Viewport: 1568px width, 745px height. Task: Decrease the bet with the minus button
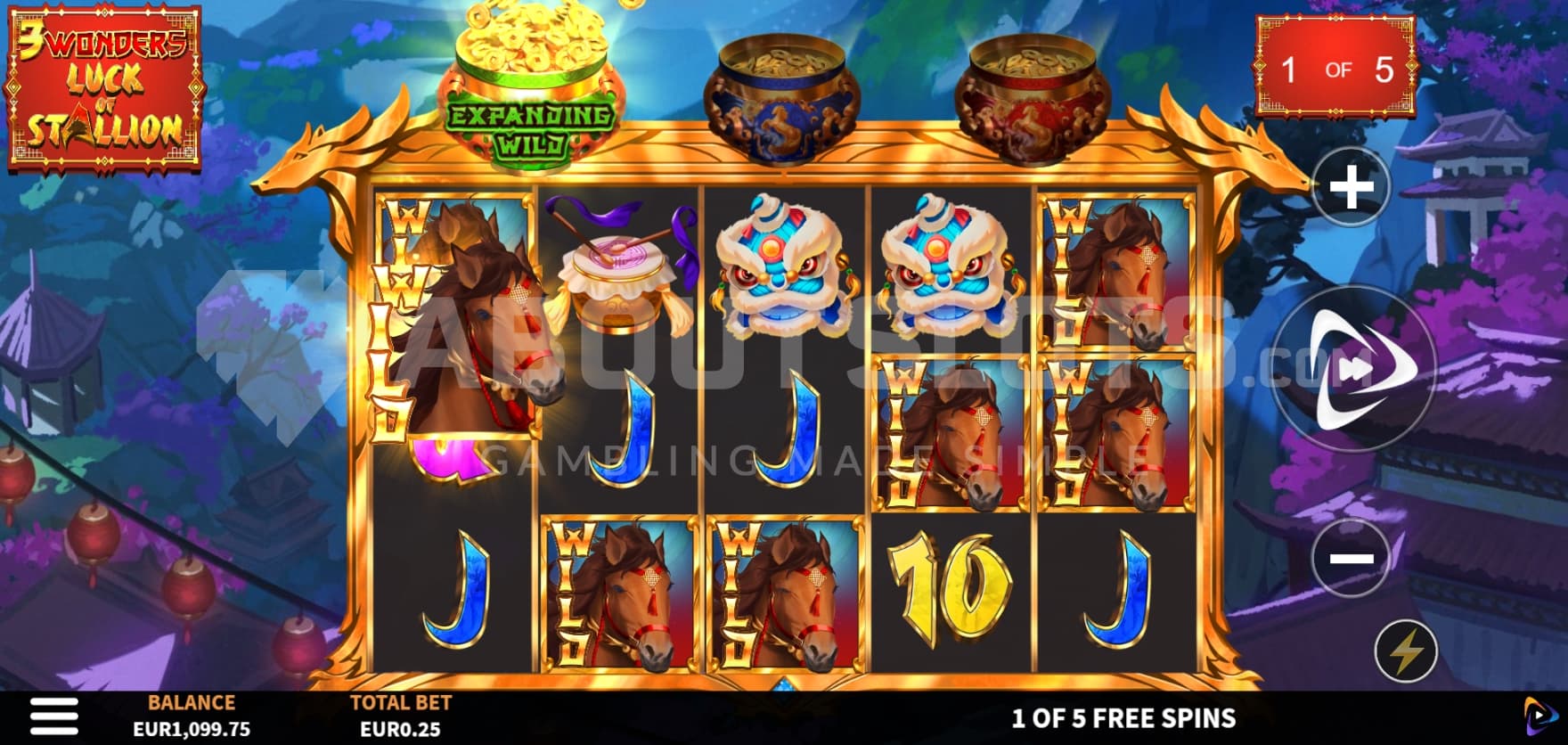coord(1351,558)
